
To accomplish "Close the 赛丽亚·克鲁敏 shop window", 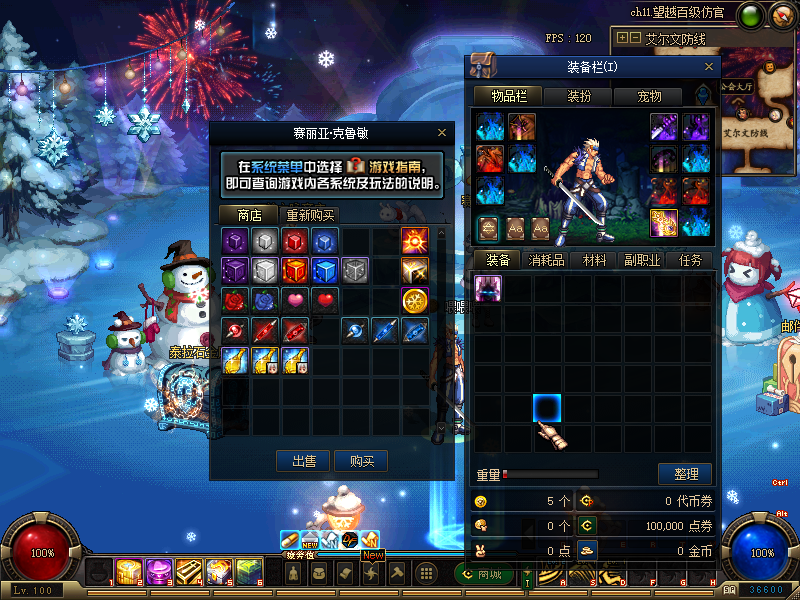I will pos(442,132).
